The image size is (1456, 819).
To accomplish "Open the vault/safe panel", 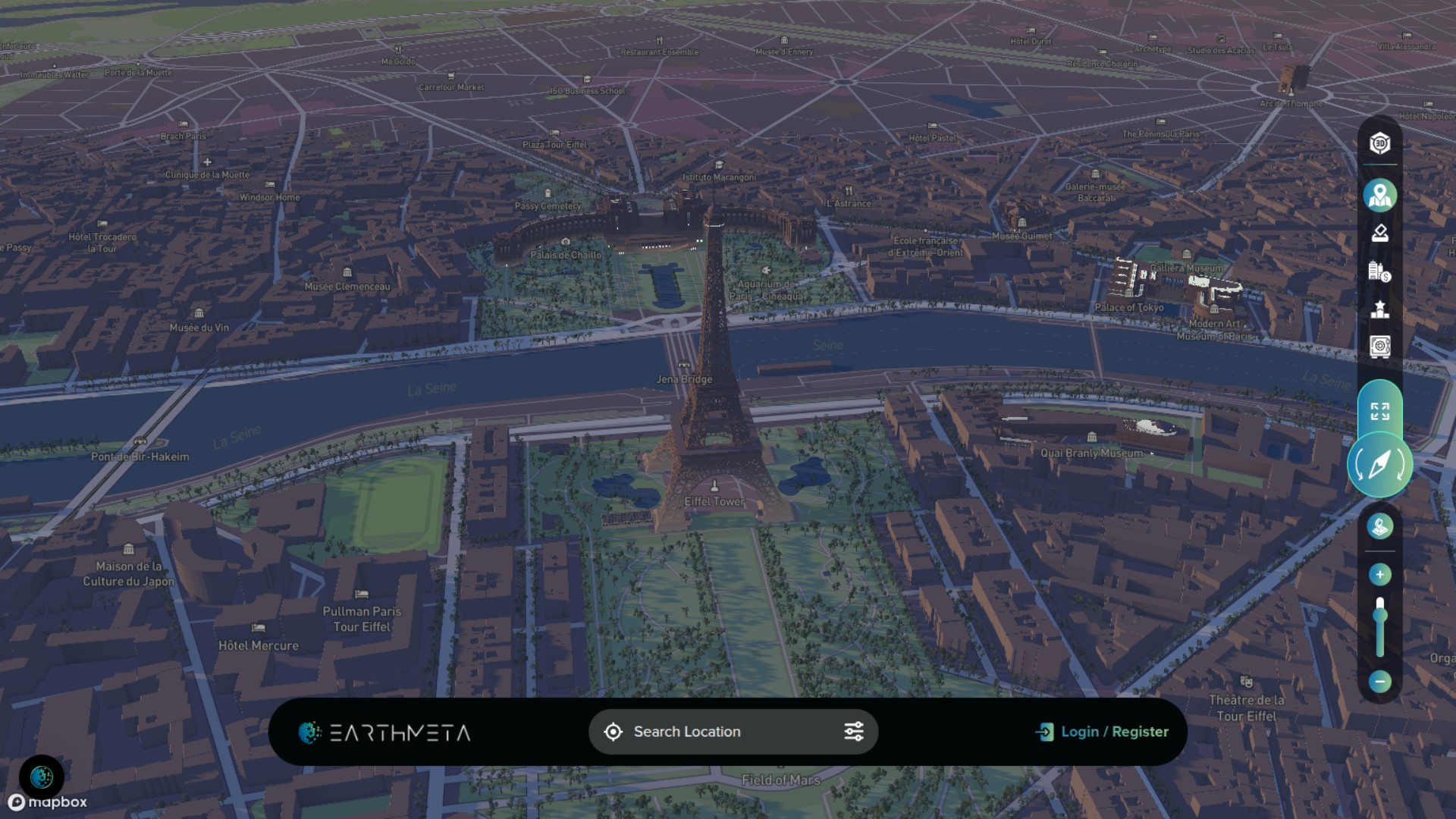I will point(1380,346).
